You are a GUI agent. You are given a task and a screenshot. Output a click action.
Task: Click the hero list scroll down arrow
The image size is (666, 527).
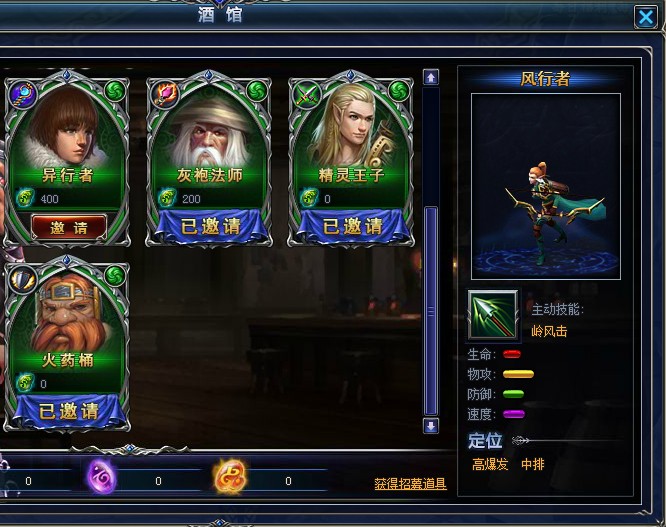click(x=431, y=426)
